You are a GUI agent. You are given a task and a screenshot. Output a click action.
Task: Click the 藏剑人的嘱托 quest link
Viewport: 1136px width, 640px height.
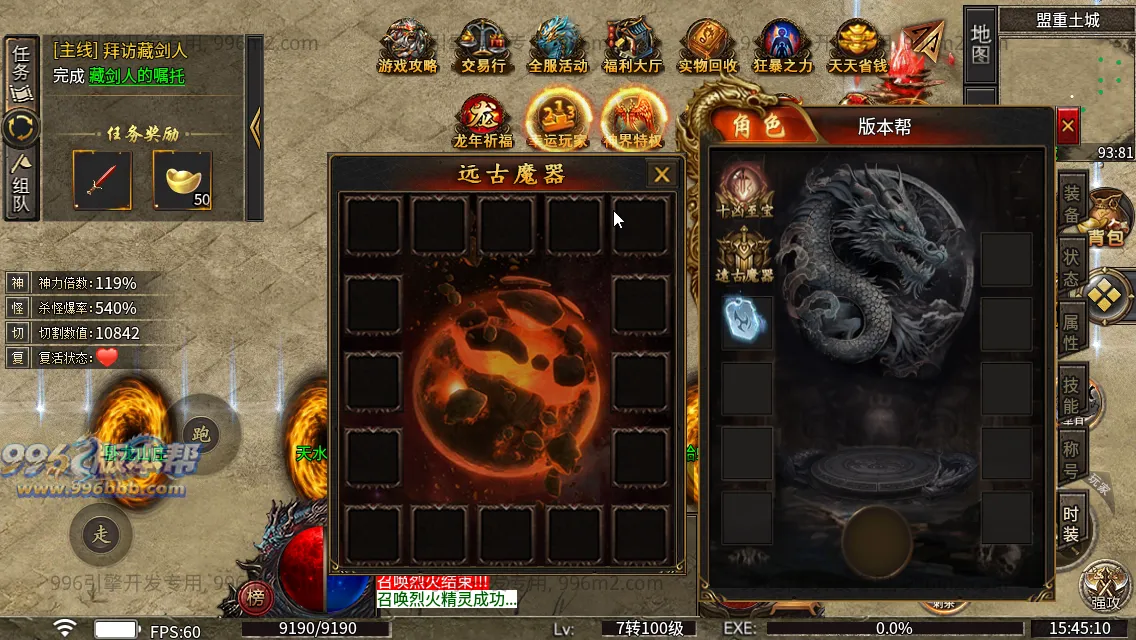[x=136, y=76]
